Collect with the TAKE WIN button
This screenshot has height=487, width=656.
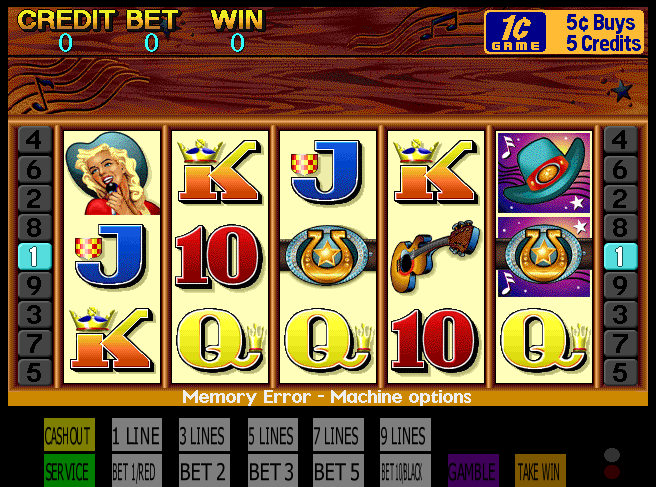[x=540, y=471]
